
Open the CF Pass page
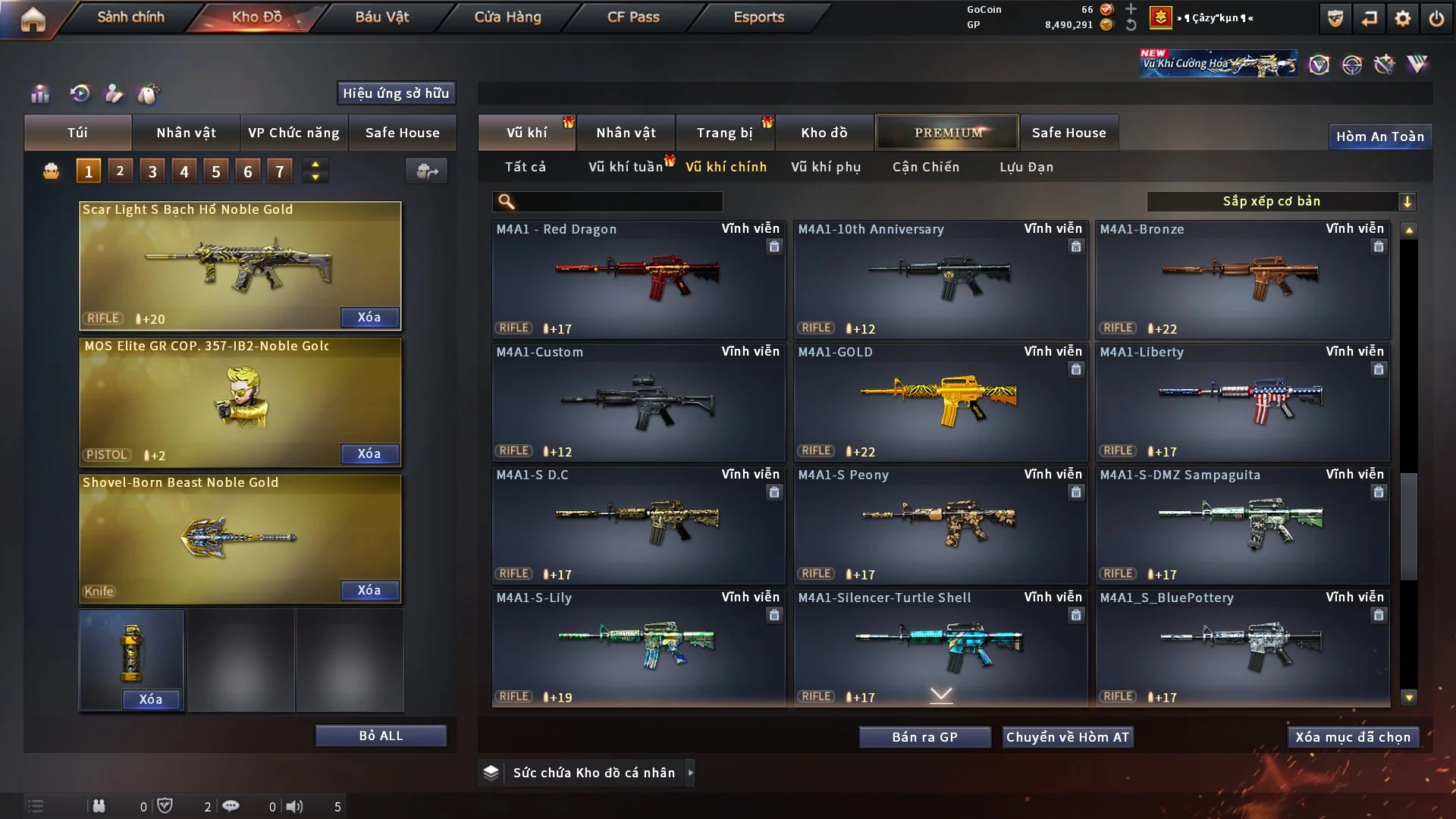pyautogui.click(x=633, y=17)
